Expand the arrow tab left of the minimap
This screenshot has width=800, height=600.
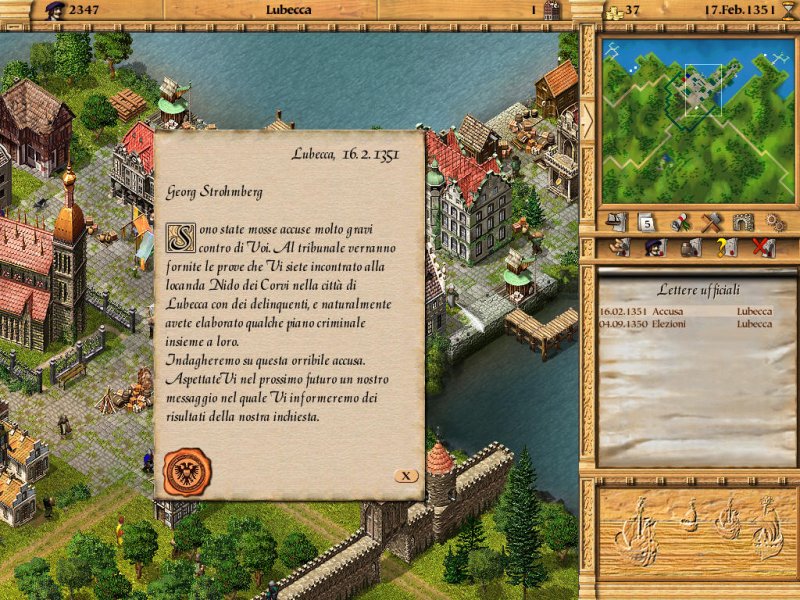[x=588, y=117]
